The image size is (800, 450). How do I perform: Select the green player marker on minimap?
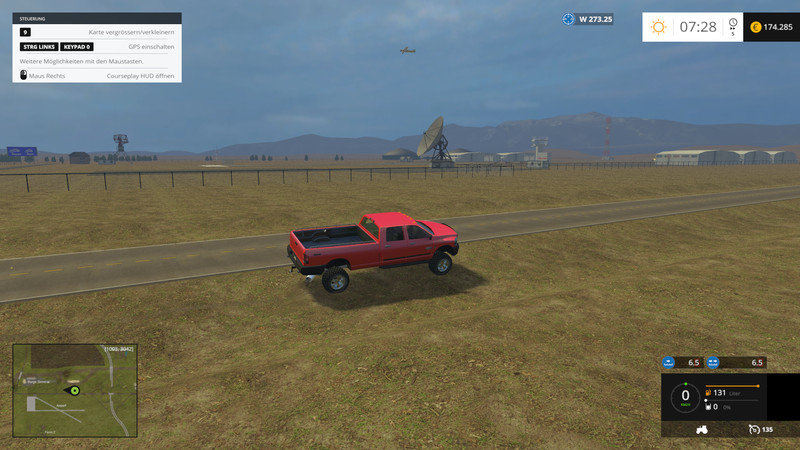[x=74, y=390]
